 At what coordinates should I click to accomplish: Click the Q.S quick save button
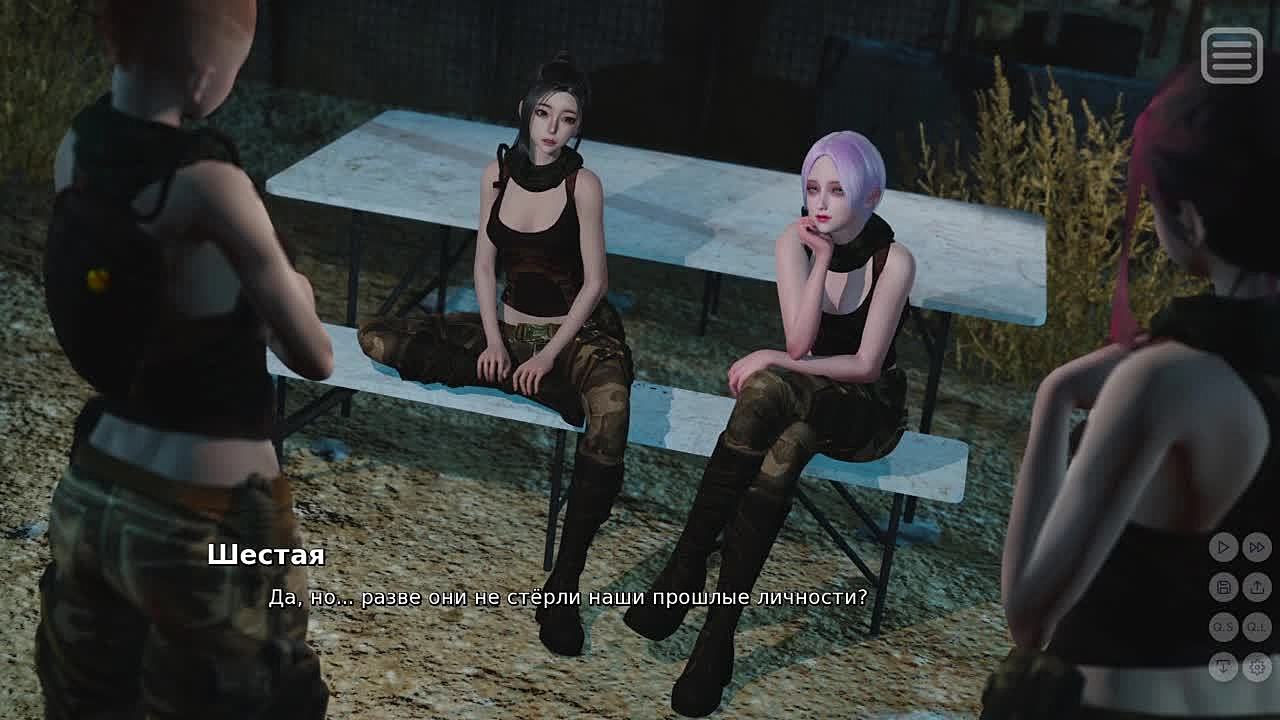(x=1224, y=627)
